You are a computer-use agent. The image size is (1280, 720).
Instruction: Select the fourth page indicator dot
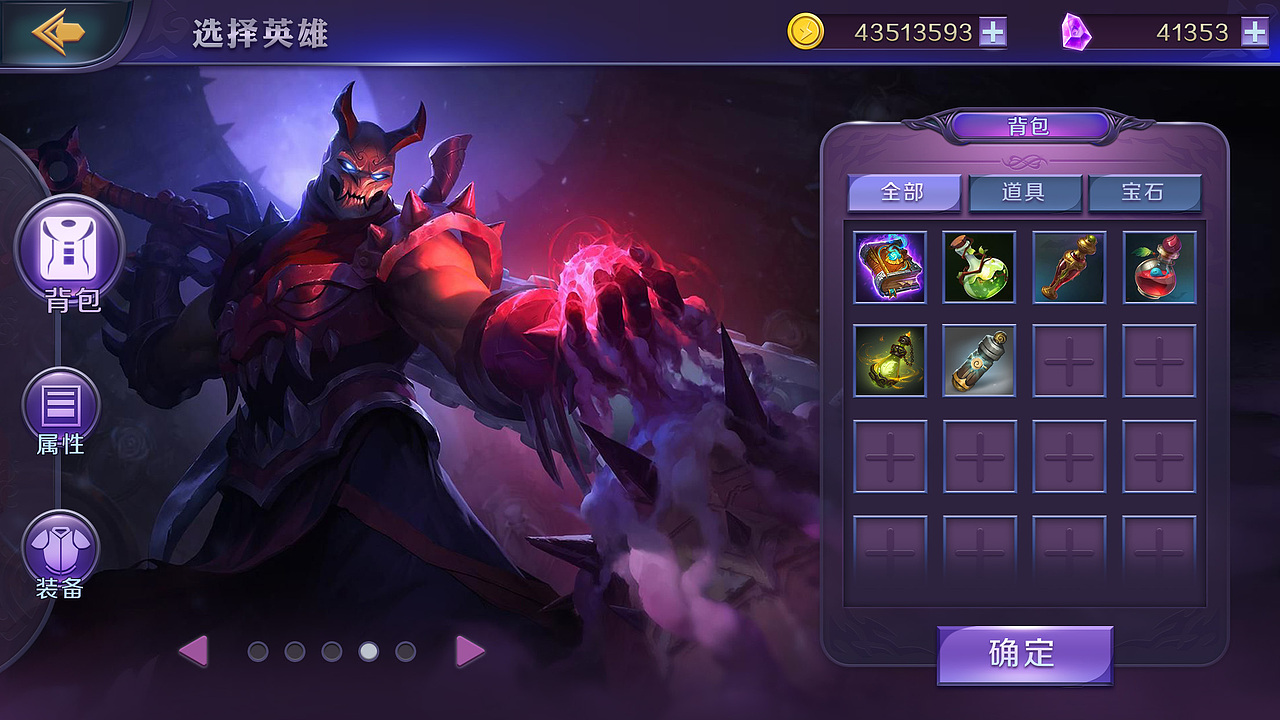point(368,651)
